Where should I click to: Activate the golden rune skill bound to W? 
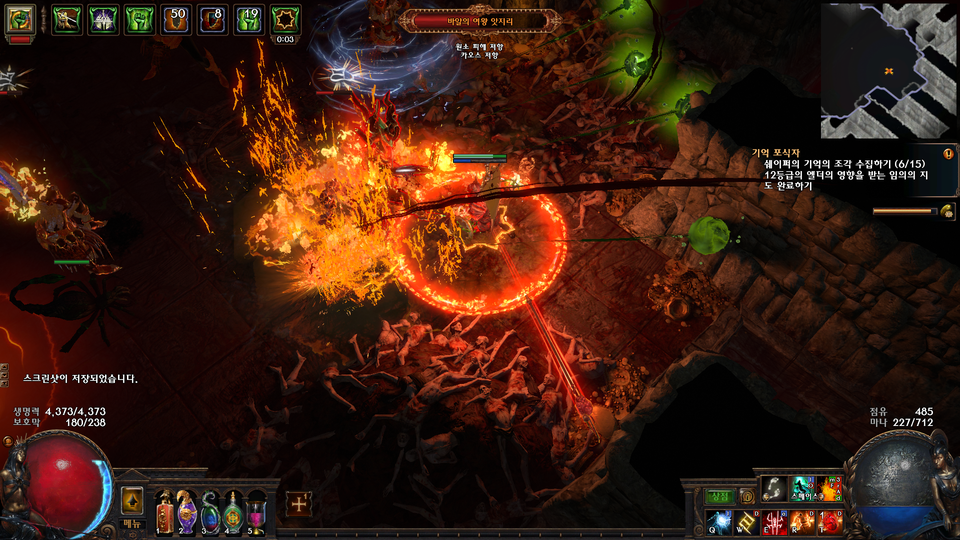747,521
